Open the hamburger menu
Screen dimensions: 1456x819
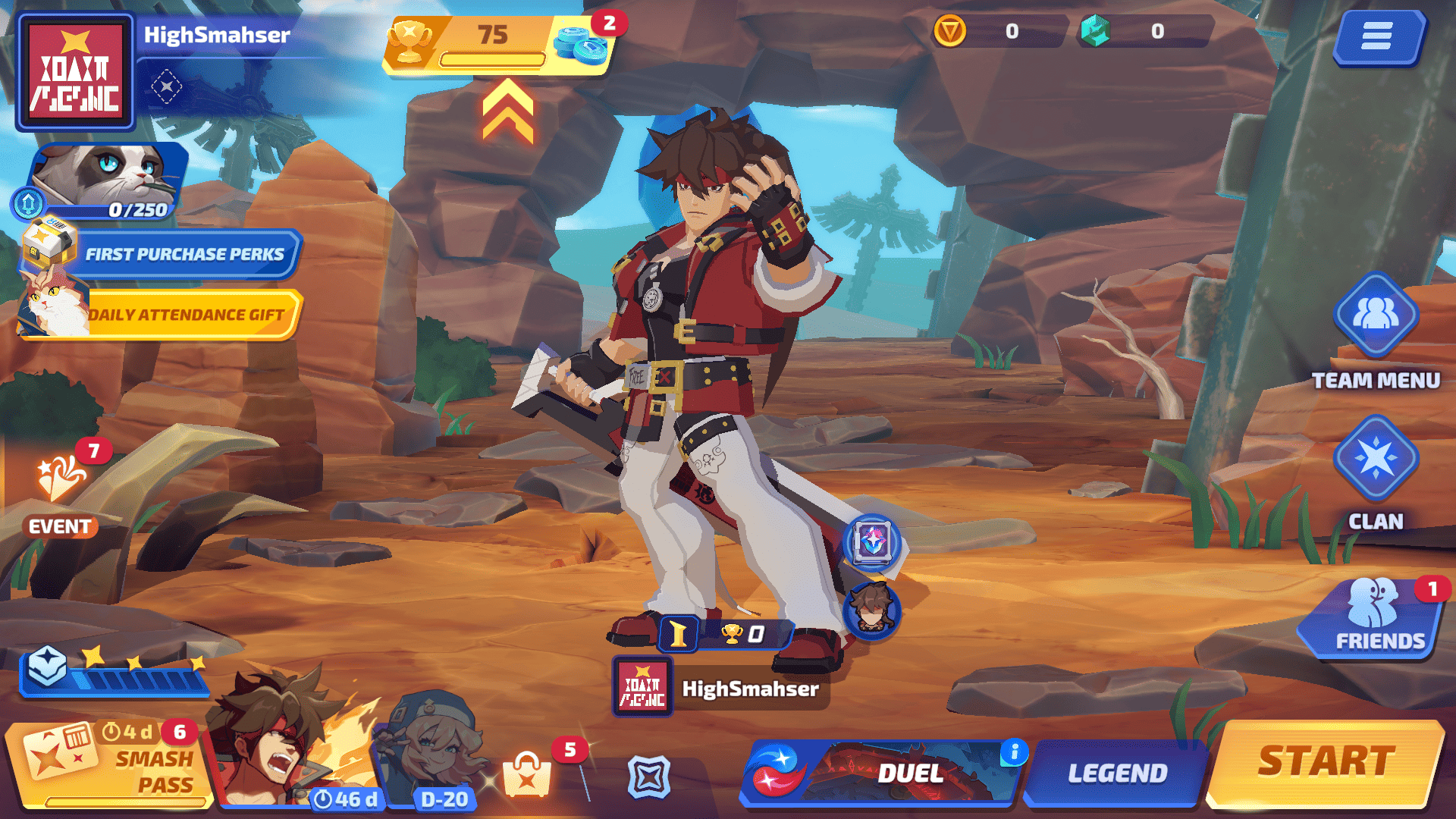coord(1376,36)
